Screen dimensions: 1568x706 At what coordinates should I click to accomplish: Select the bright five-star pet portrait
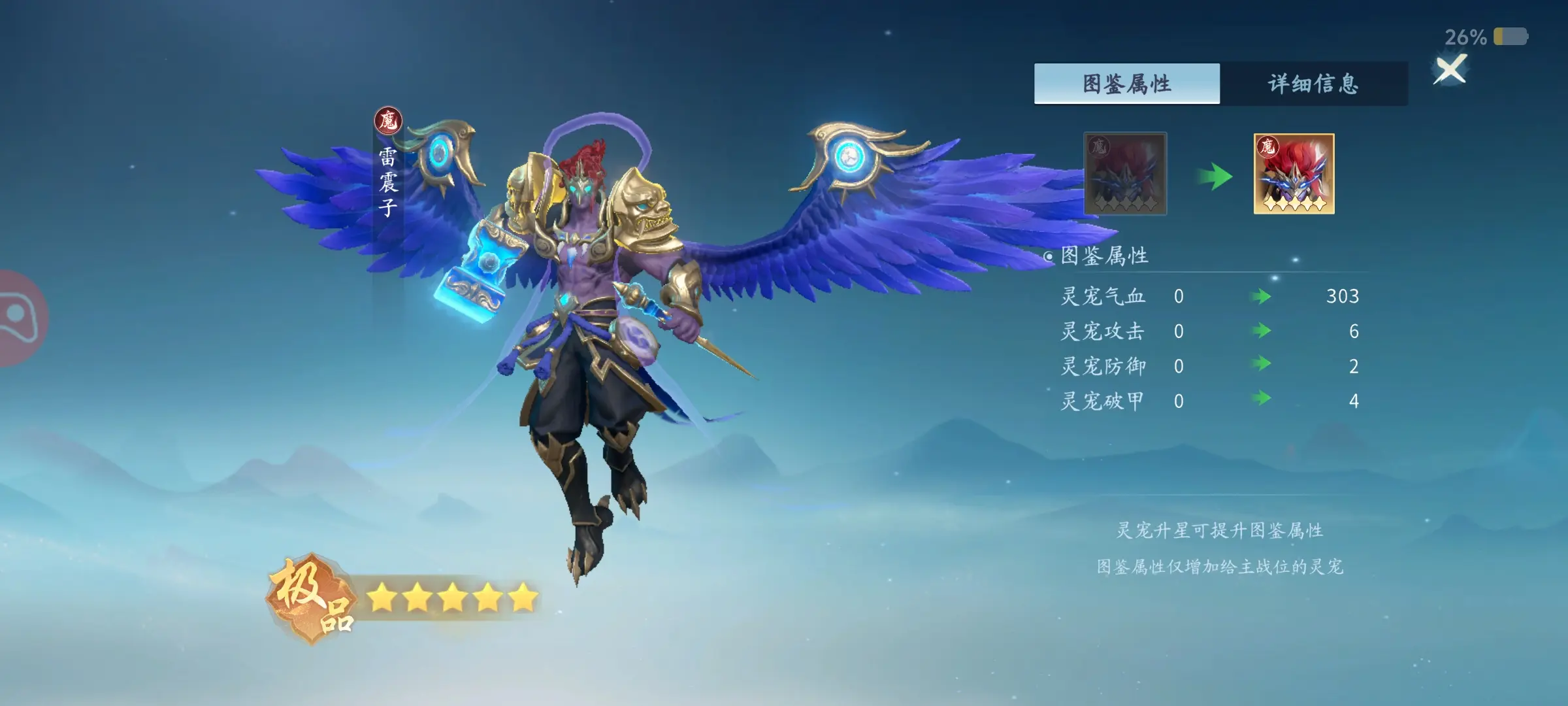[1294, 174]
